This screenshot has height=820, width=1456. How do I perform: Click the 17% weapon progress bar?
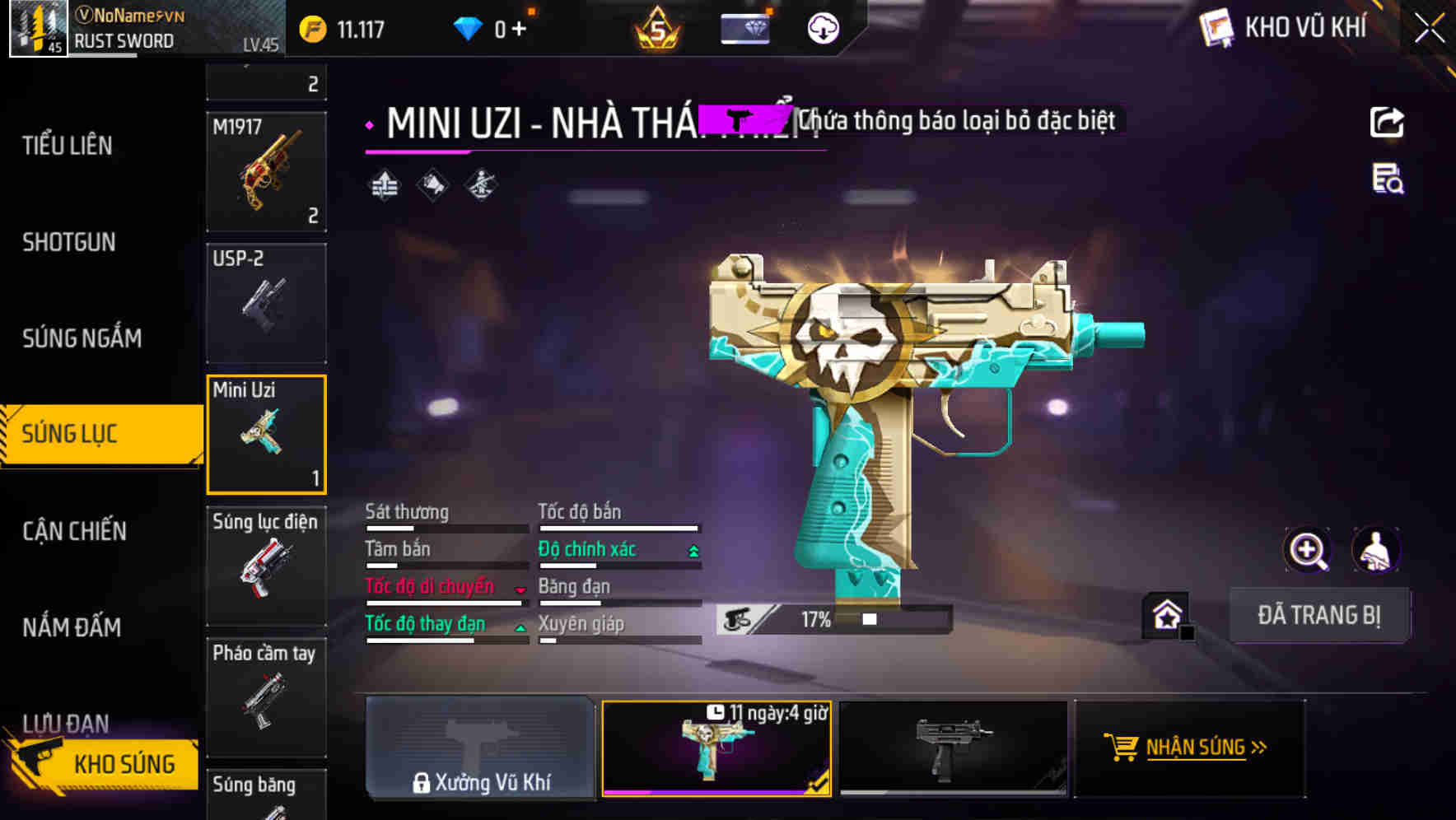(832, 617)
